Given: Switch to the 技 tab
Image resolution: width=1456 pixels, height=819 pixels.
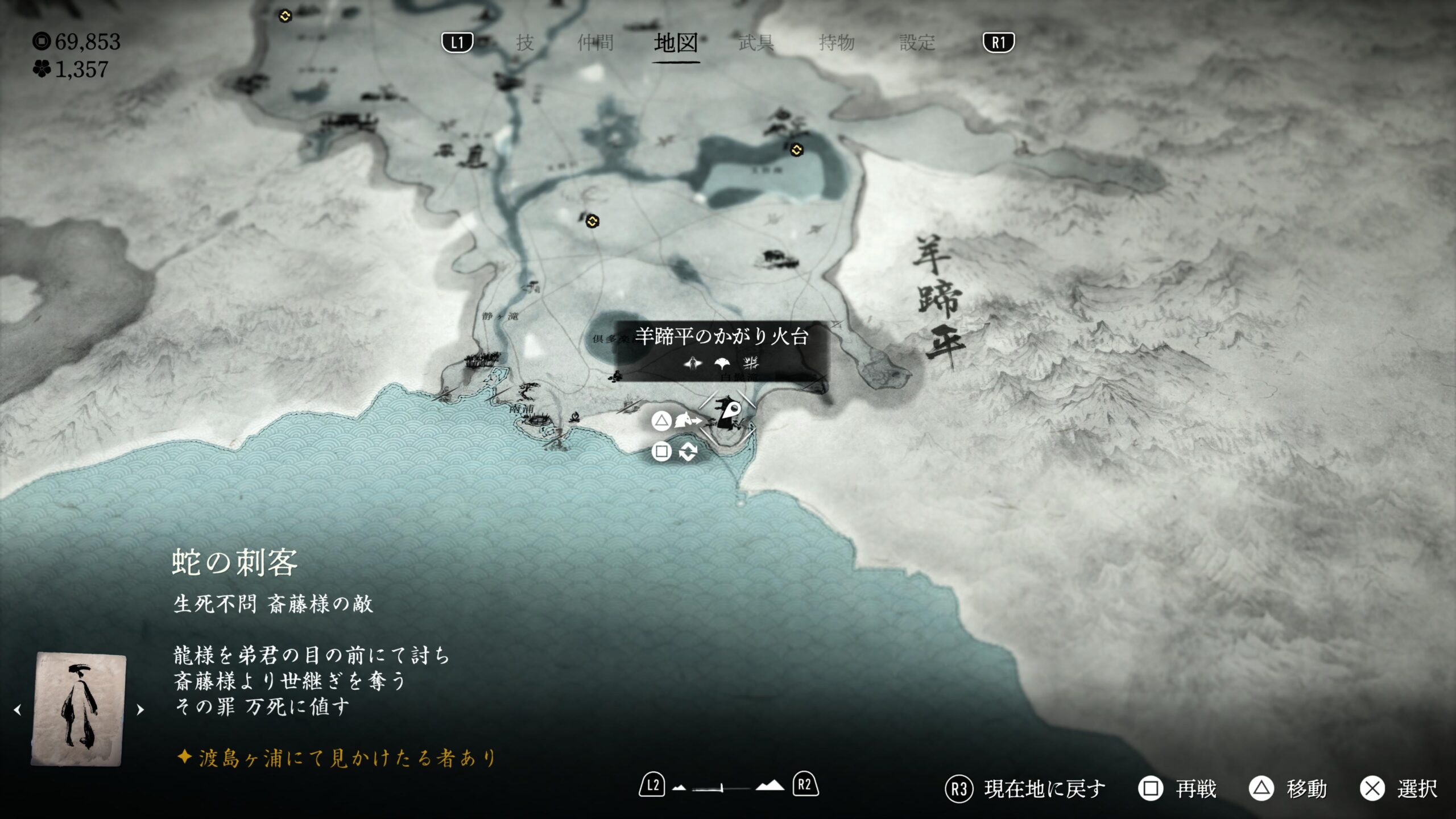Looking at the screenshot, I should coord(524,43).
